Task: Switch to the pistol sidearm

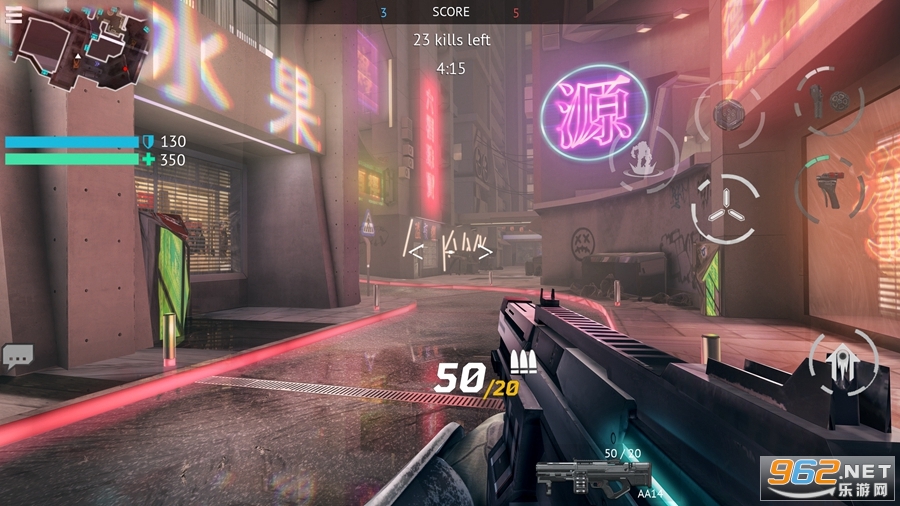Action: [x=830, y=186]
